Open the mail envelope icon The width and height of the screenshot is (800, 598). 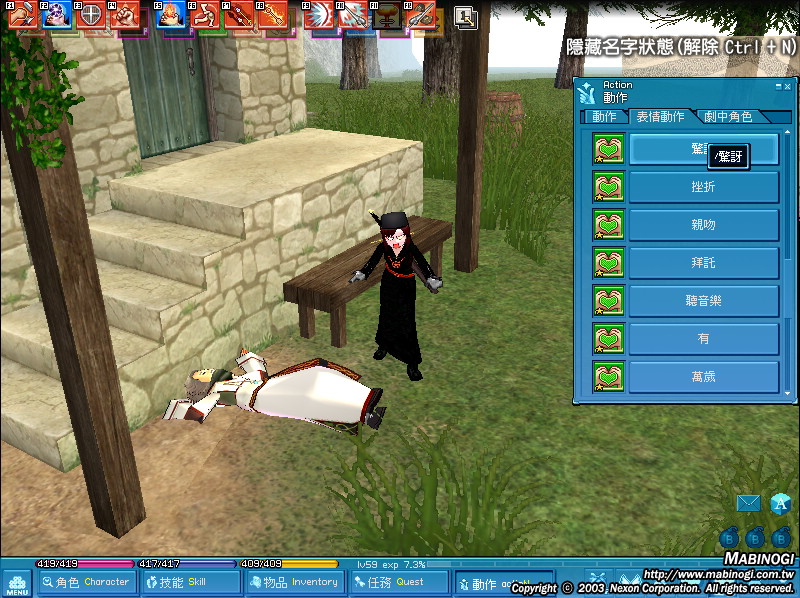point(748,503)
